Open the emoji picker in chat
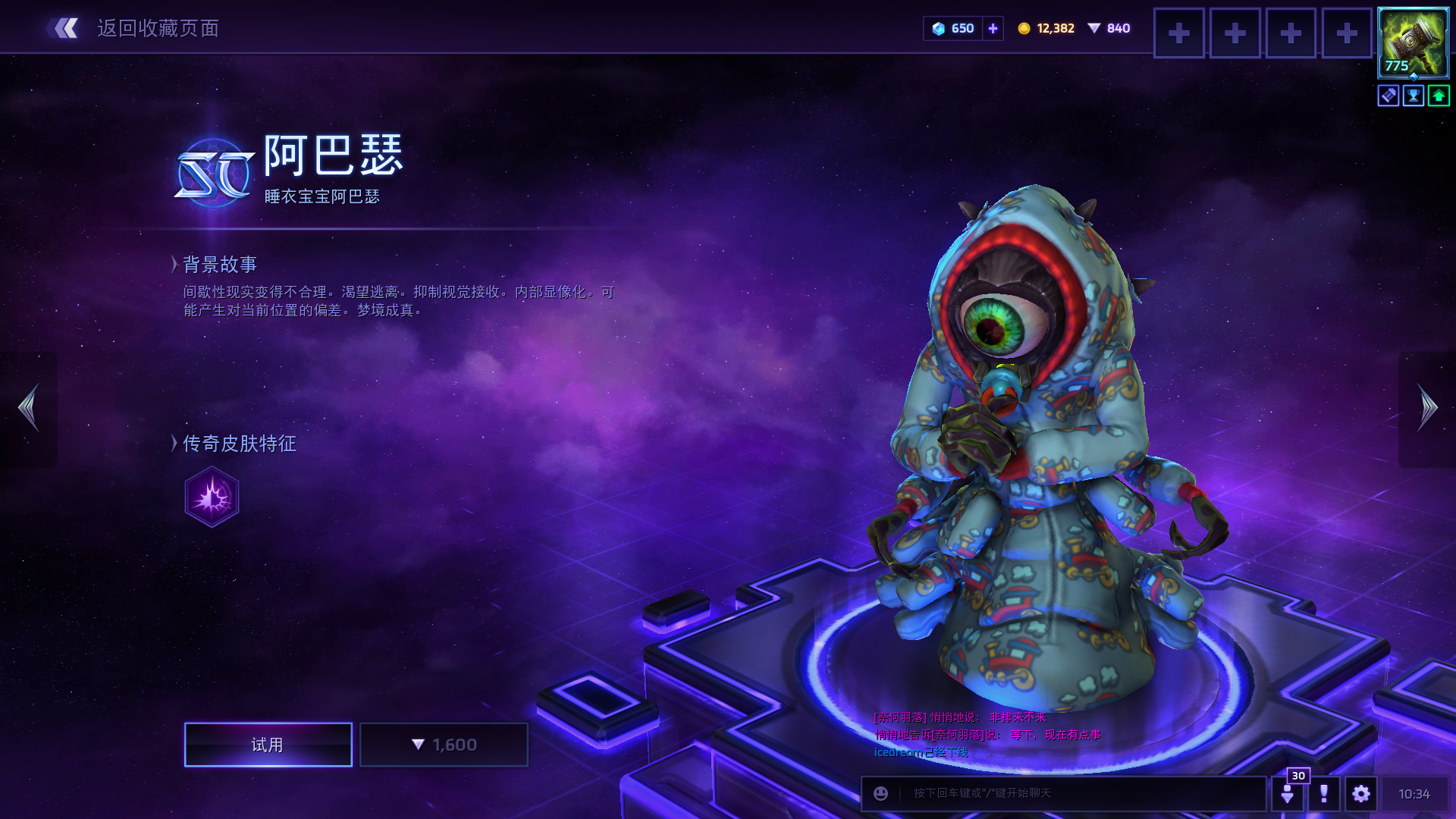The width and height of the screenshot is (1456, 819). [880, 793]
